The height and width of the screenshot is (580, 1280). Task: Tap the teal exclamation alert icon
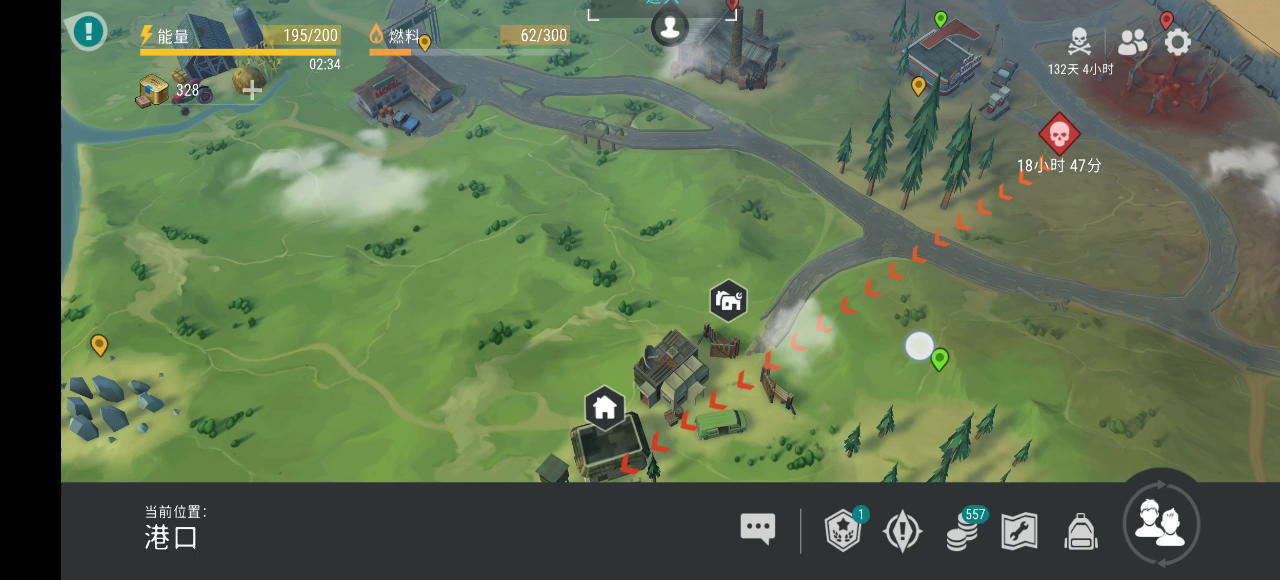coord(88,31)
